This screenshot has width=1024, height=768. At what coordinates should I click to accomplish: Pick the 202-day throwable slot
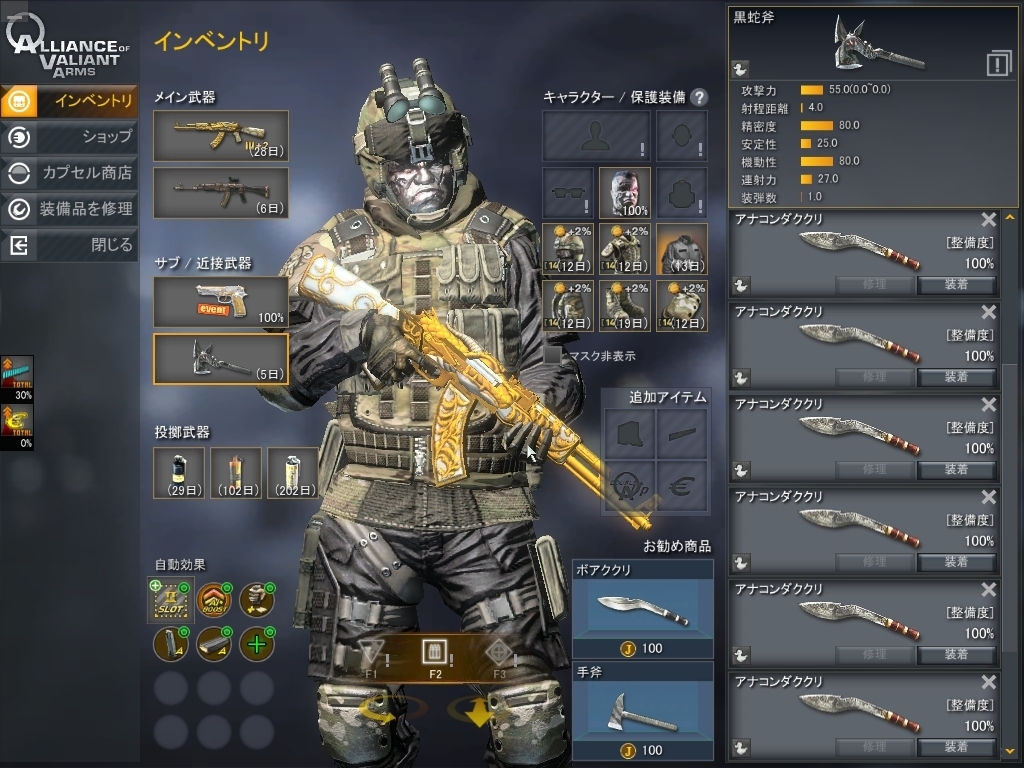[293, 473]
